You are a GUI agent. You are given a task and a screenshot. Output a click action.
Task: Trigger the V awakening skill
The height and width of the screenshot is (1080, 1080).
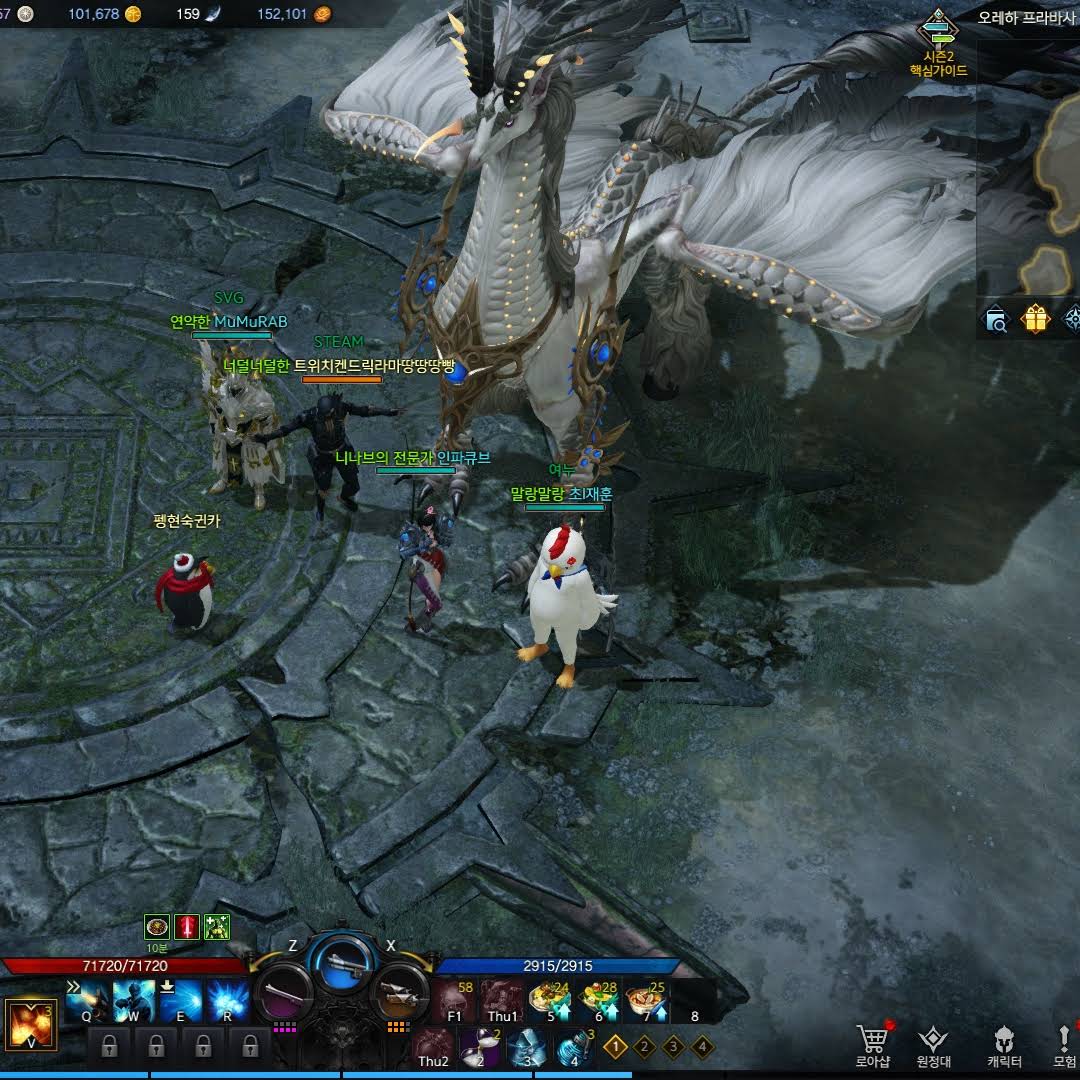[31, 1024]
